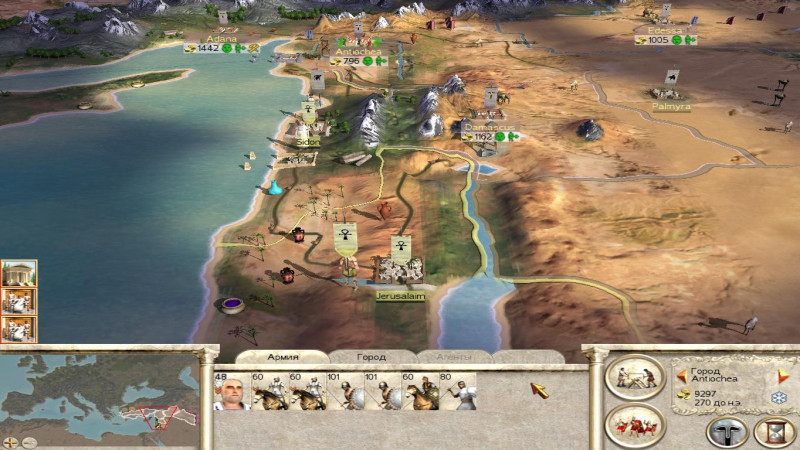Switch to the Армия tab
The image size is (800, 450).
[283, 357]
